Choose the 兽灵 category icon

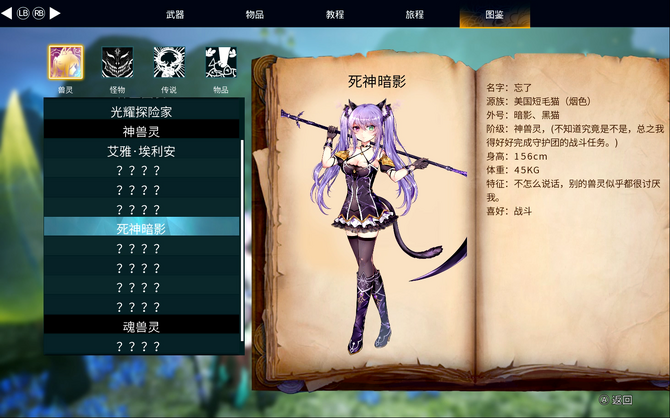coord(66,63)
